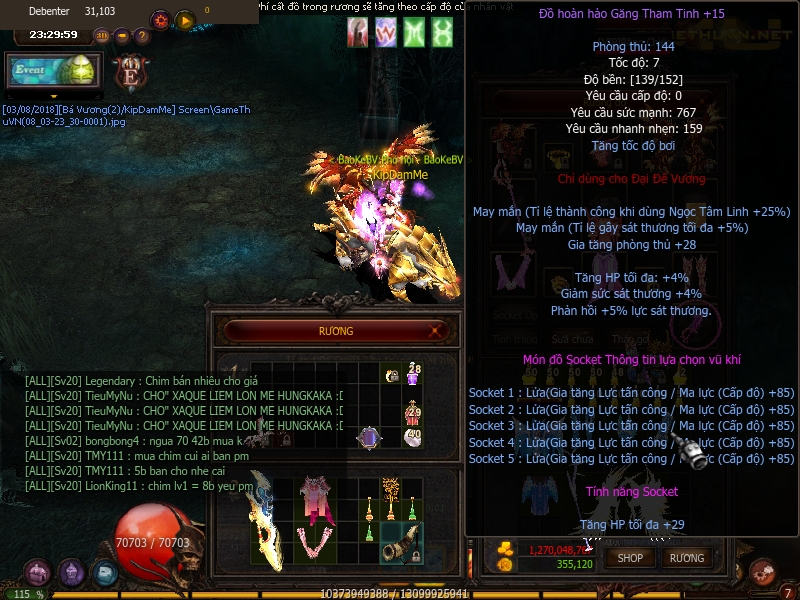Viewport: 800px width, 600px height.
Task: Click the red E emblem icon
Action: point(130,73)
